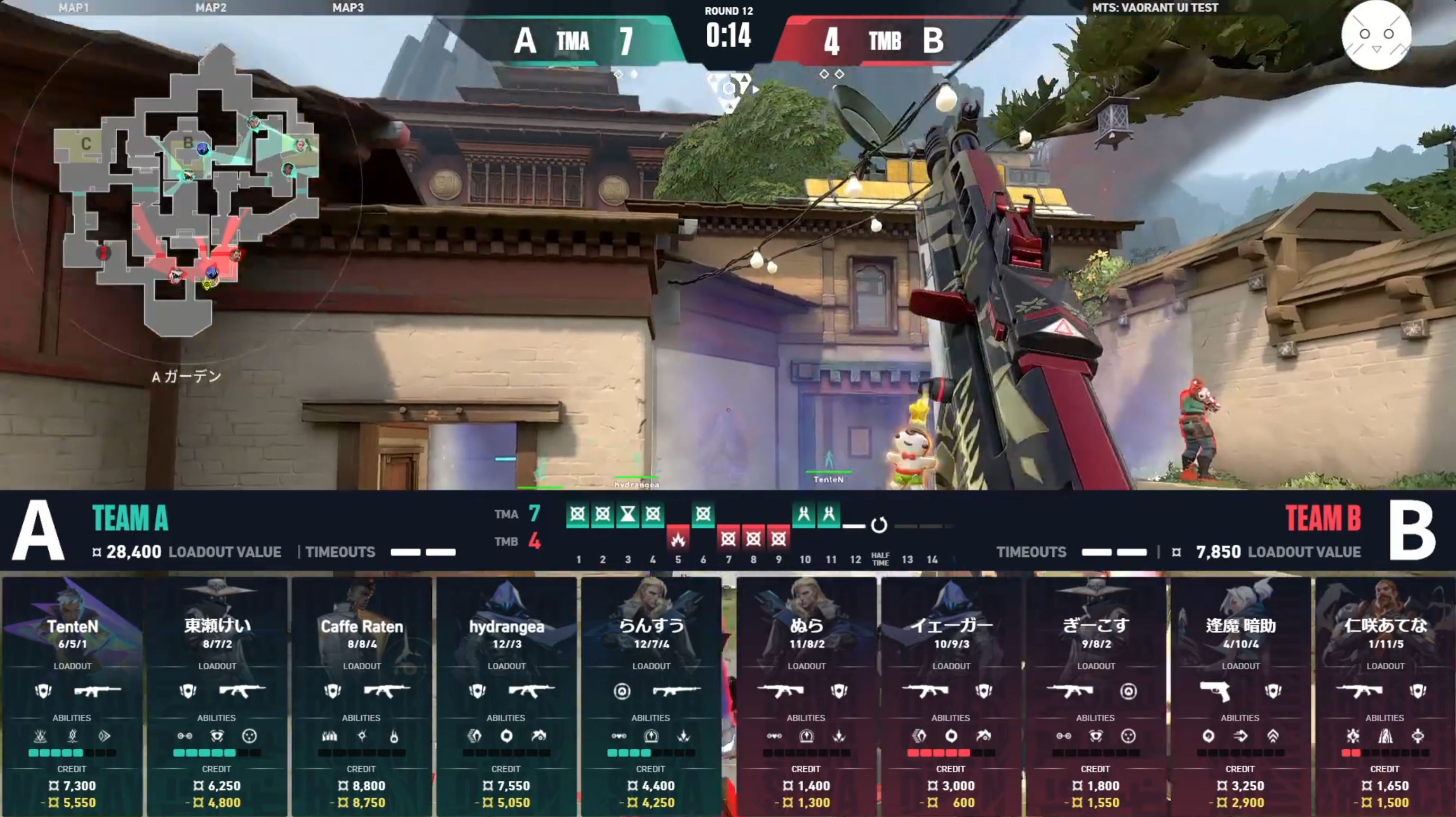Select the Team B score banner
This screenshot has width=1456, height=817.
[x=884, y=41]
